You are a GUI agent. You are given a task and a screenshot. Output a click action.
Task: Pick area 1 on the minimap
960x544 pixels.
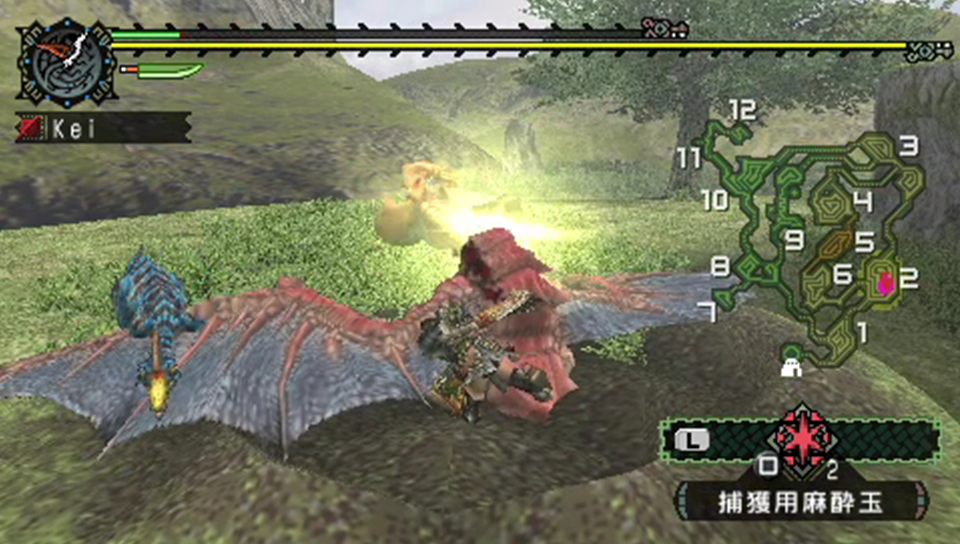click(x=861, y=329)
